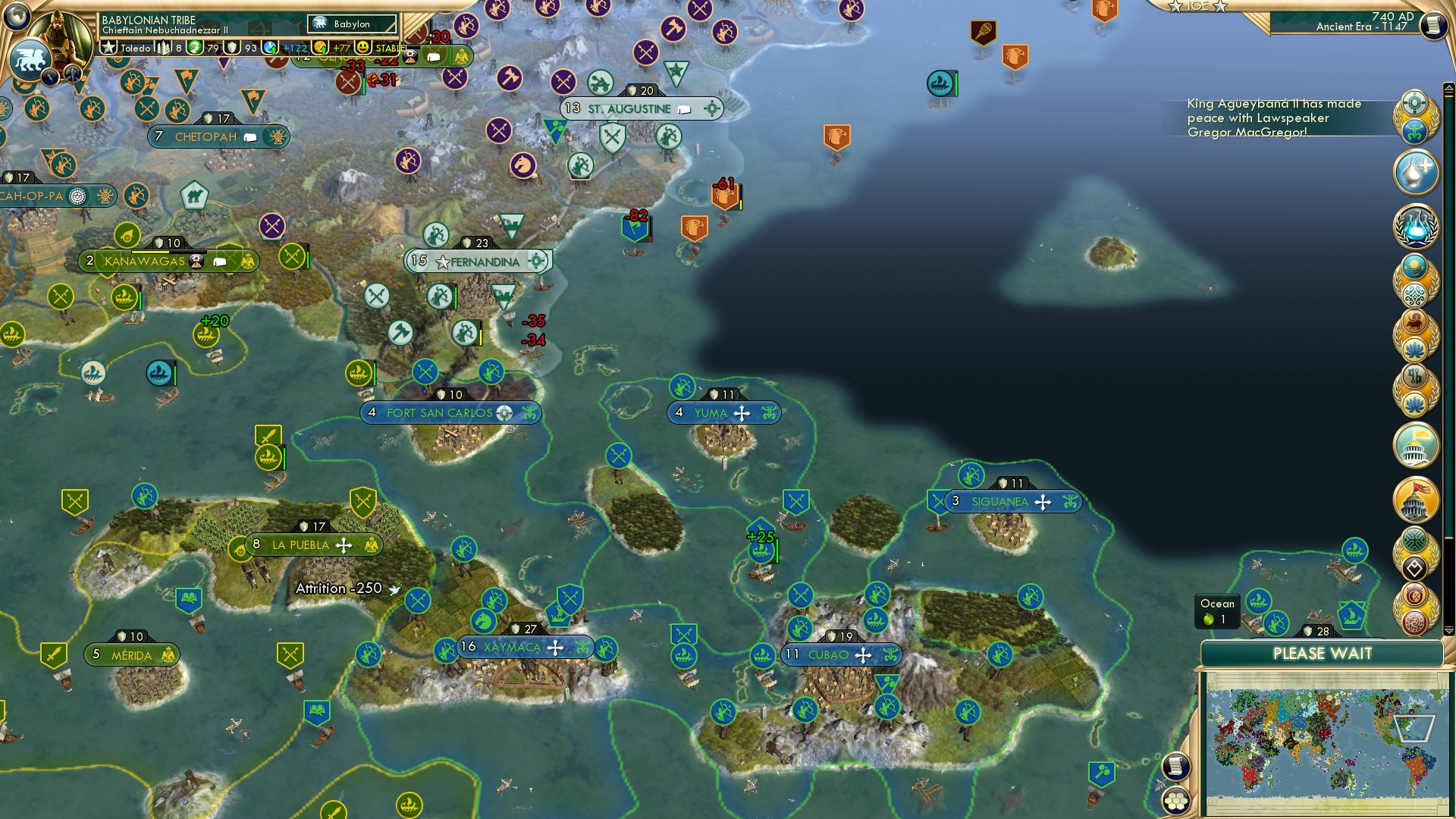This screenshot has width=1456, height=819.
Task: Click the happiness smiley icon showing STABLE
Action: [x=362, y=48]
